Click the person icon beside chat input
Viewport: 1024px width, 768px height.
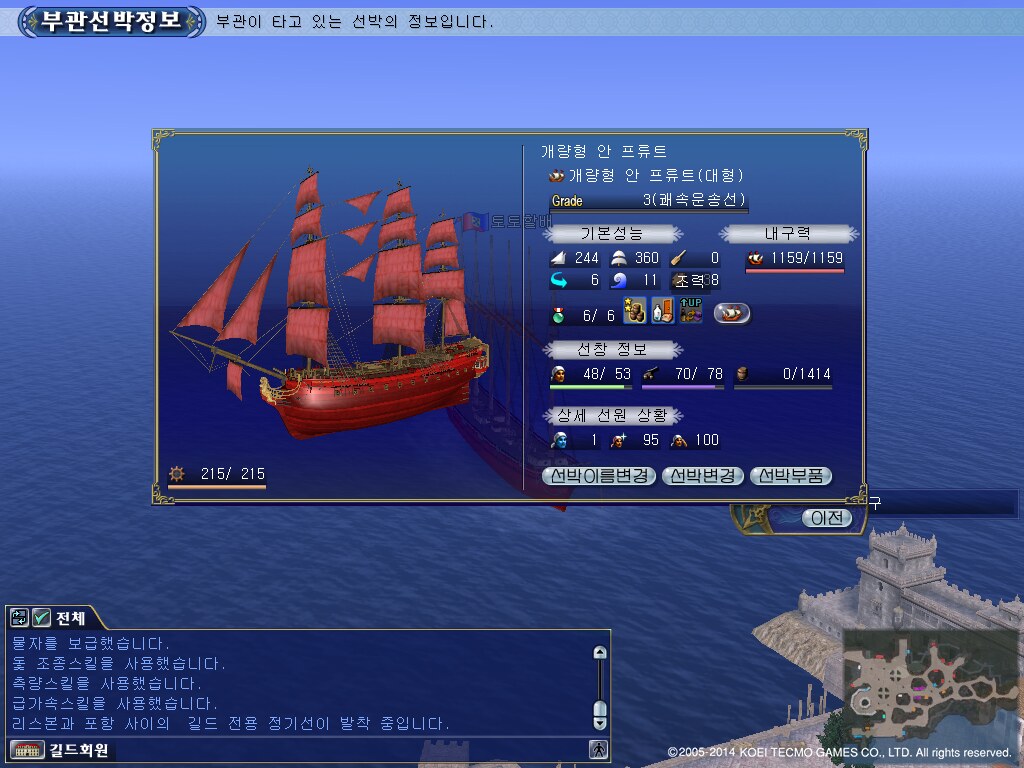(599, 749)
